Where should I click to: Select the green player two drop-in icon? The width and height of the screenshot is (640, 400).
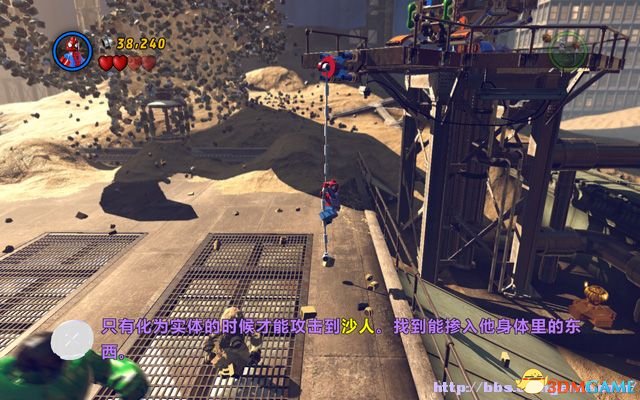(569, 46)
